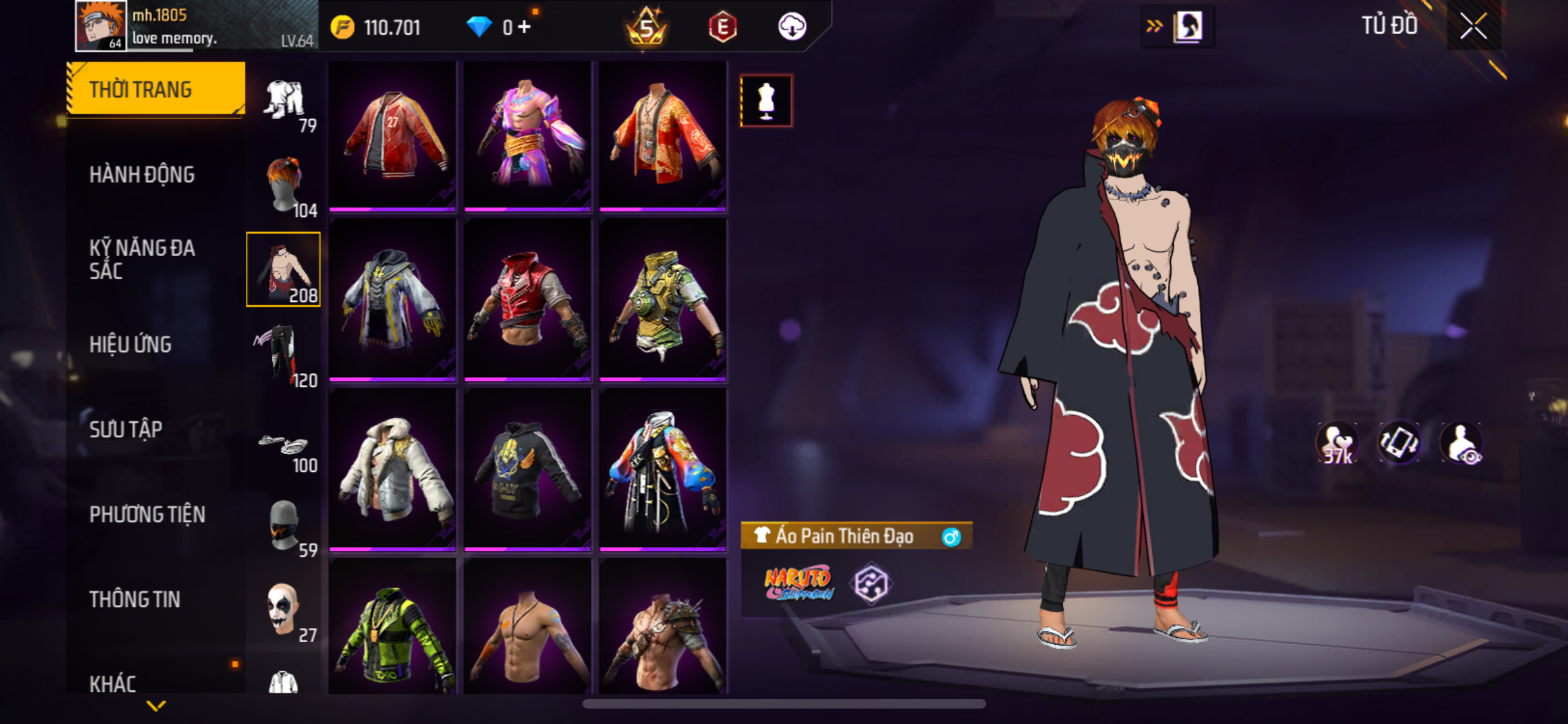
Task: Open the player profile mh.1805
Action: point(101,26)
